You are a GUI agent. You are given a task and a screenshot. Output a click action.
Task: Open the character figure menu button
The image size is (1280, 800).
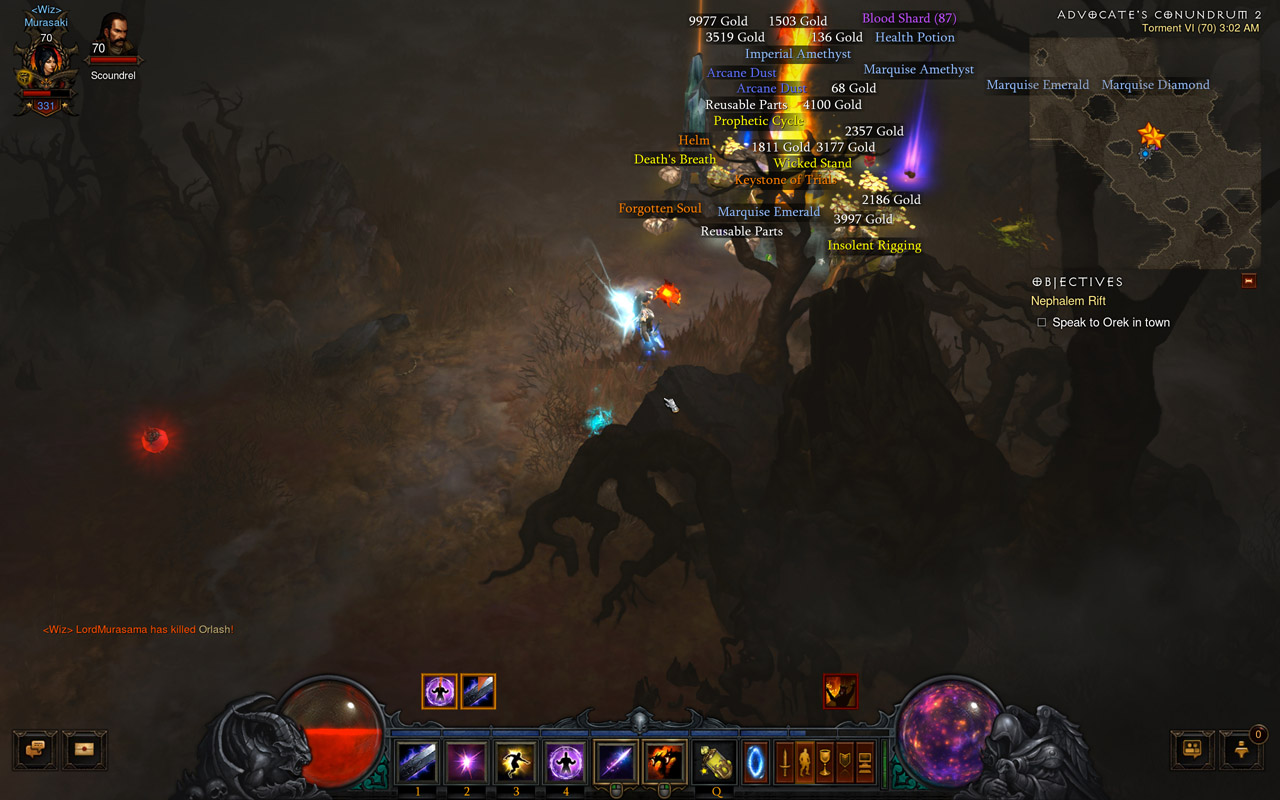[805, 762]
